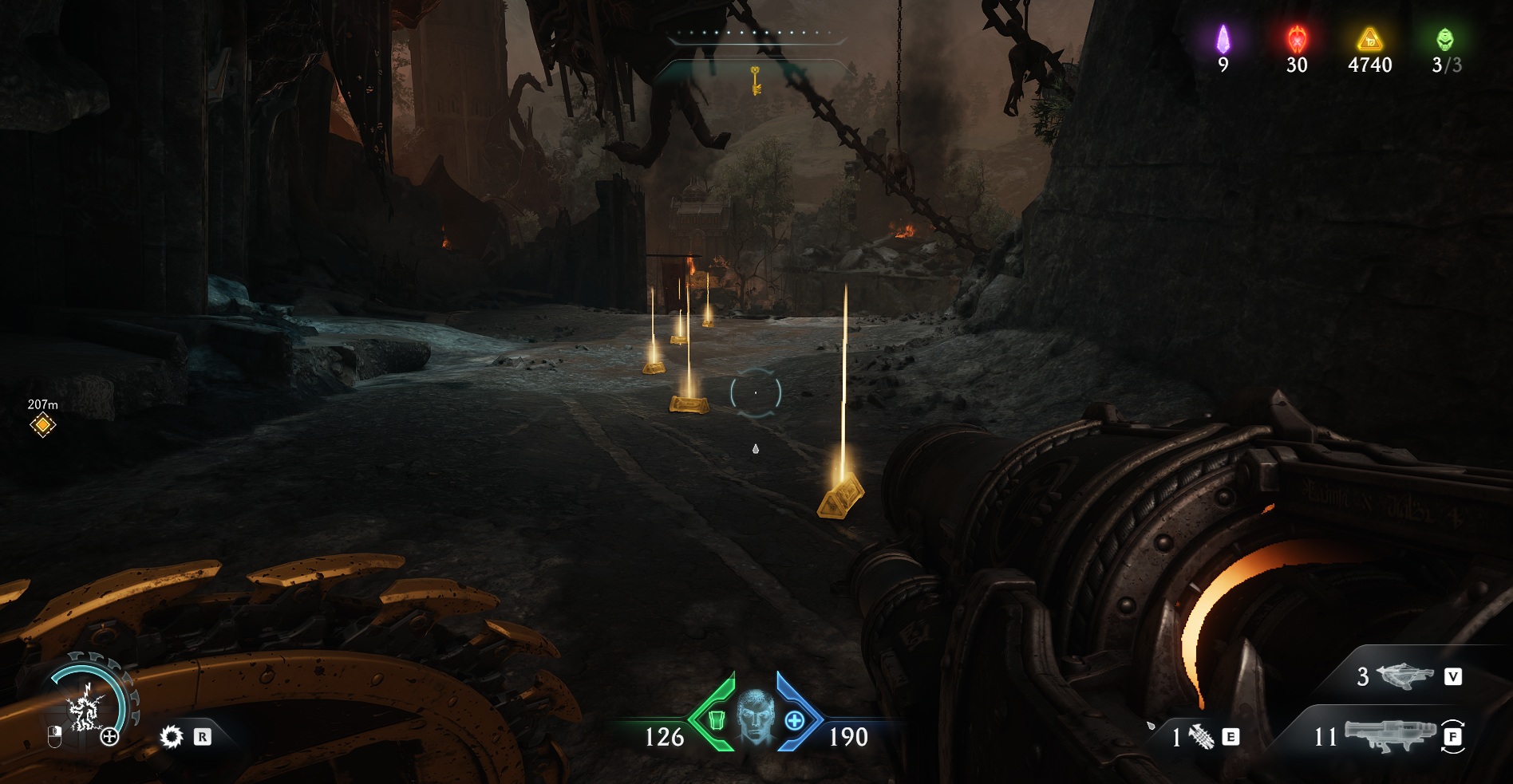The image size is (1513, 784).
Task: Click the blue health cross icon
Action: 795,720
